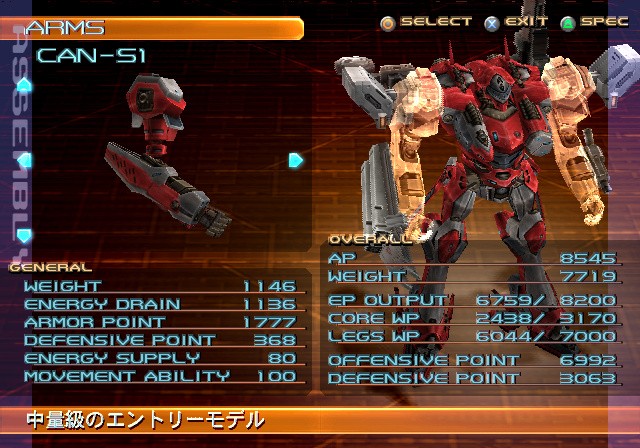Click the down arrow below the part preview
Screen dimensions: 640x448
point(25,235)
